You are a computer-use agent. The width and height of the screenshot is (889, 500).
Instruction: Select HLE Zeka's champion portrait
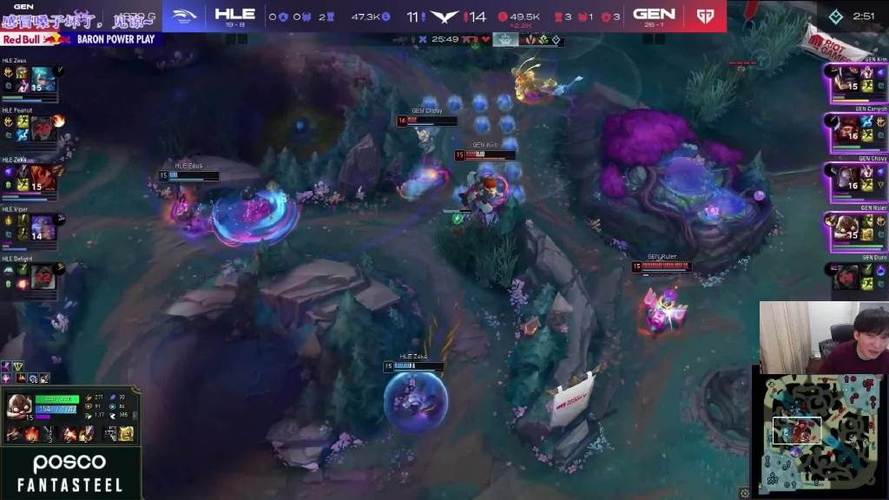[41, 178]
